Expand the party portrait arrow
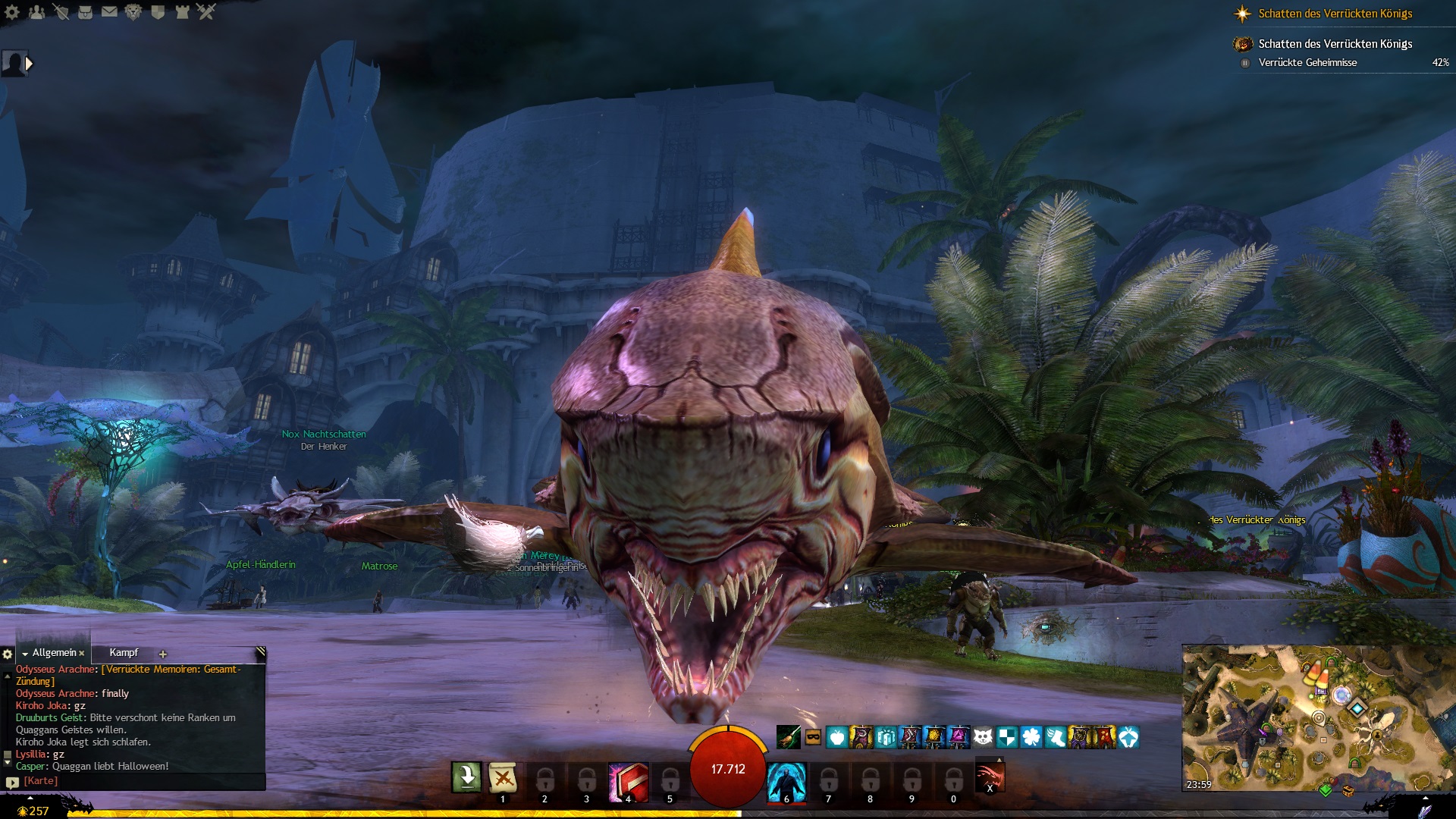Image resolution: width=1456 pixels, height=819 pixels. [x=30, y=64]
